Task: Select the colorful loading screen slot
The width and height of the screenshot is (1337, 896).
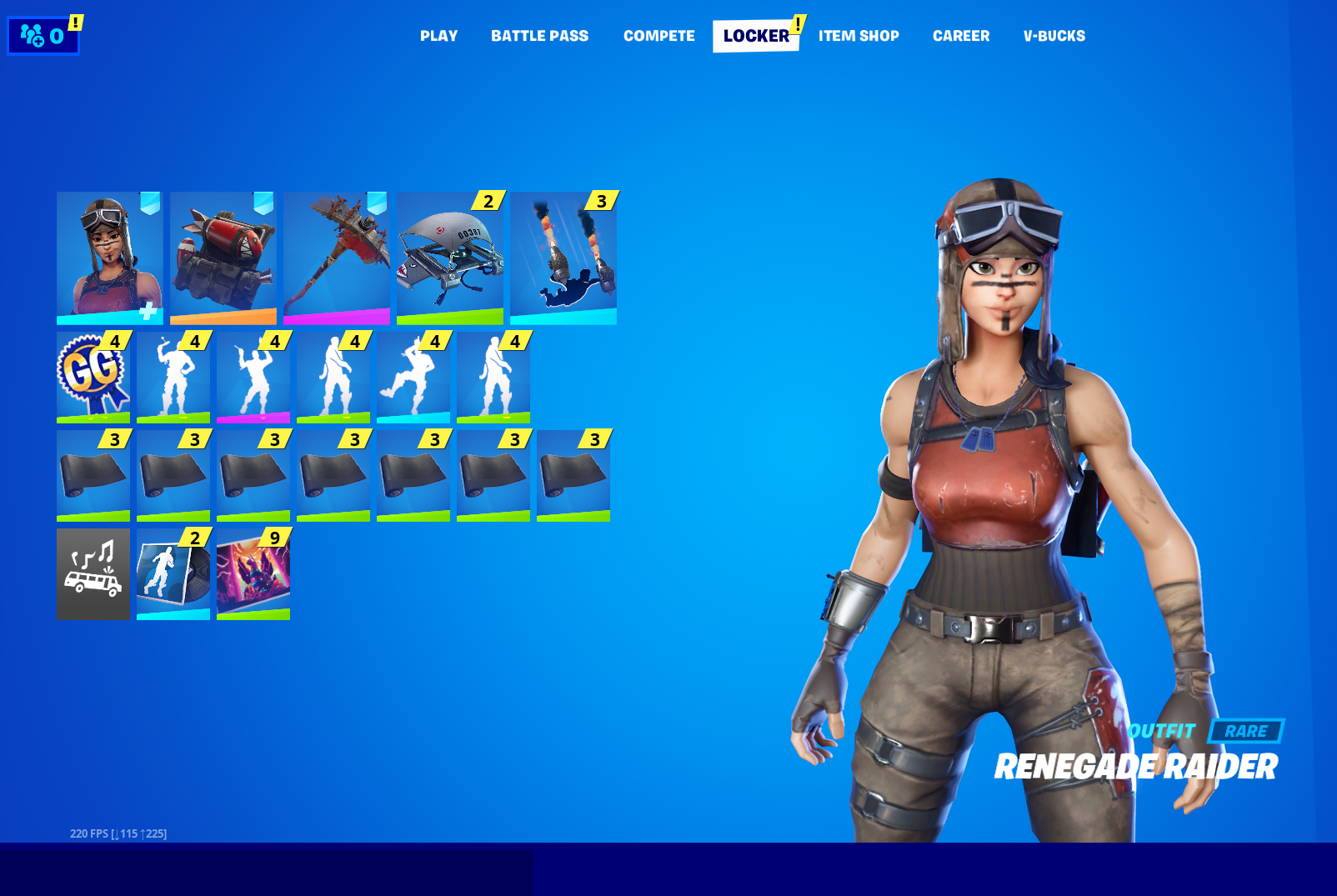Action: pyautogui.click(x=253, y=573)
